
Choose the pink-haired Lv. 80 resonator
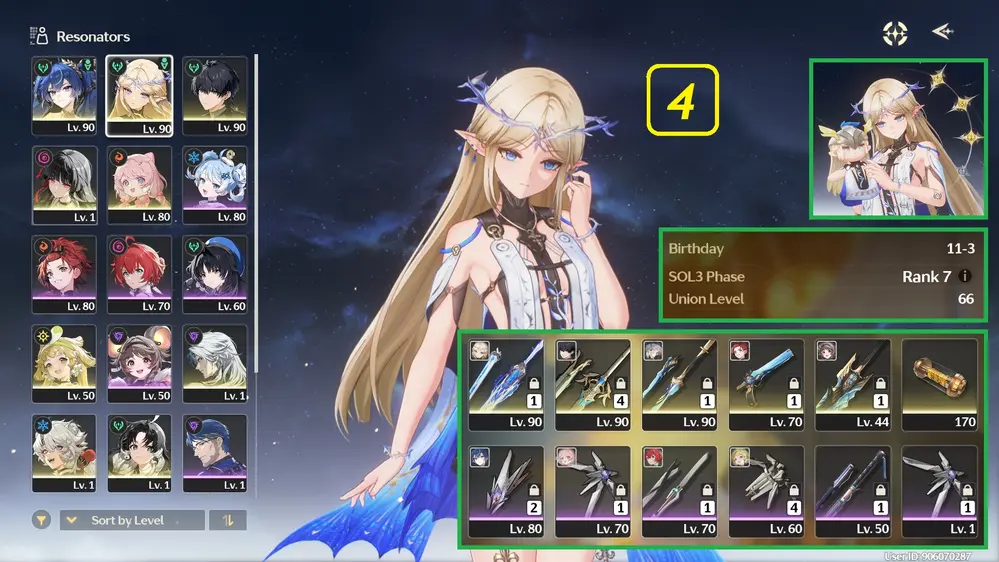[139, 185]
